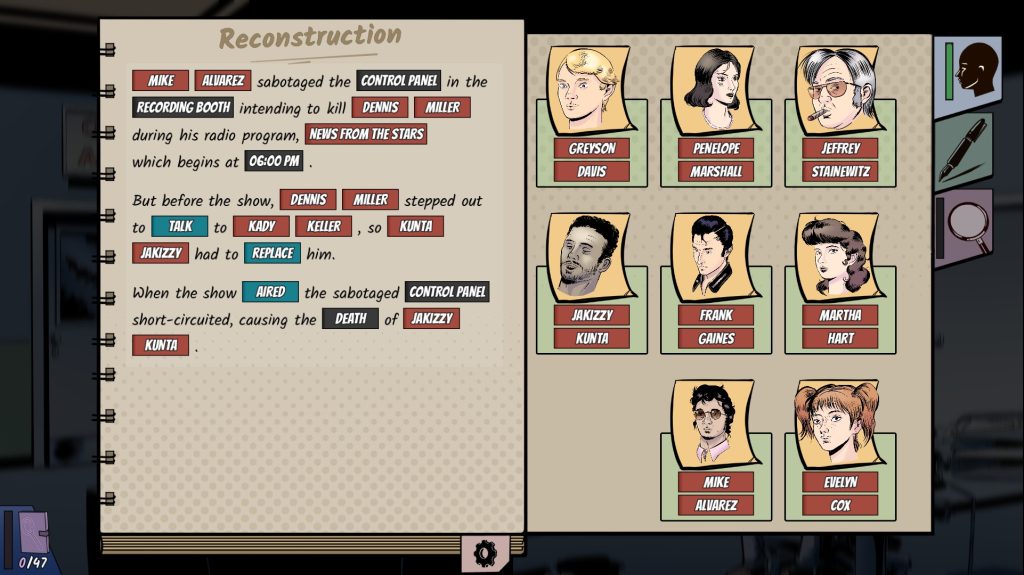Change the AIRED verb slot

coord(270,292)
